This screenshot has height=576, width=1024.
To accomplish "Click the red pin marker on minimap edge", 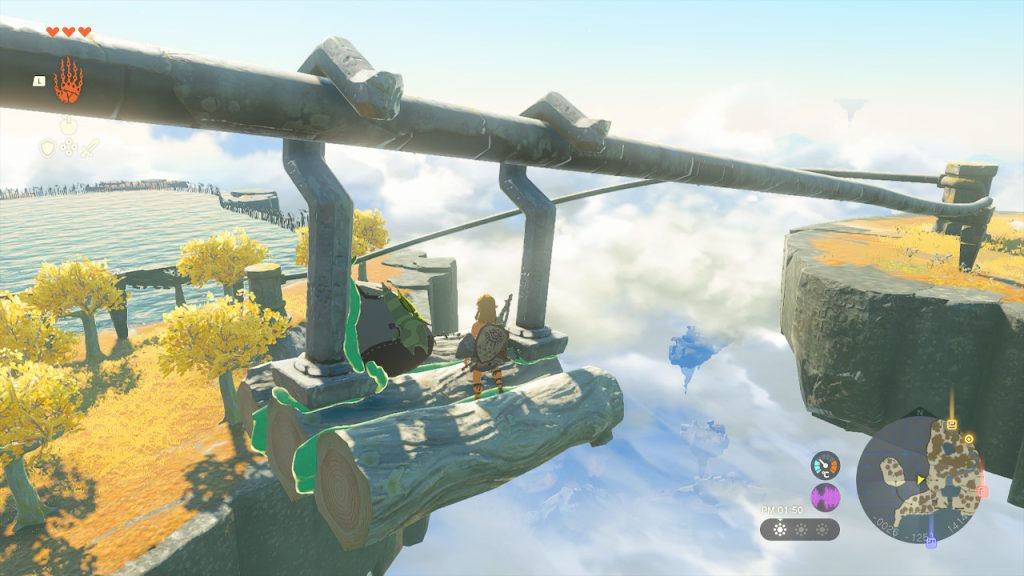I will coord(982,491).
